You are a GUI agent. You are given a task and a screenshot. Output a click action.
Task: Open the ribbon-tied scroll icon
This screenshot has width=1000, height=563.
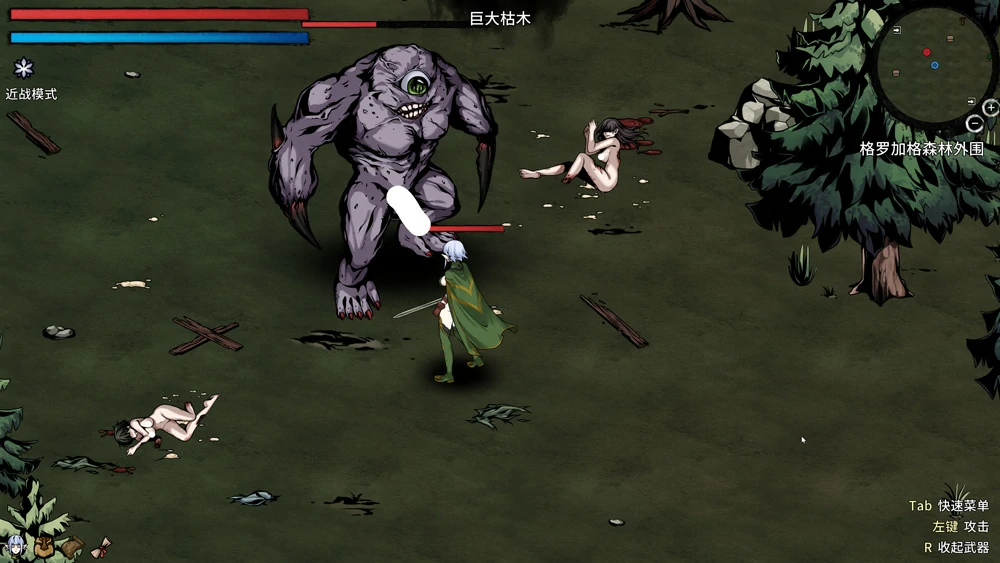tap(100, 548)
